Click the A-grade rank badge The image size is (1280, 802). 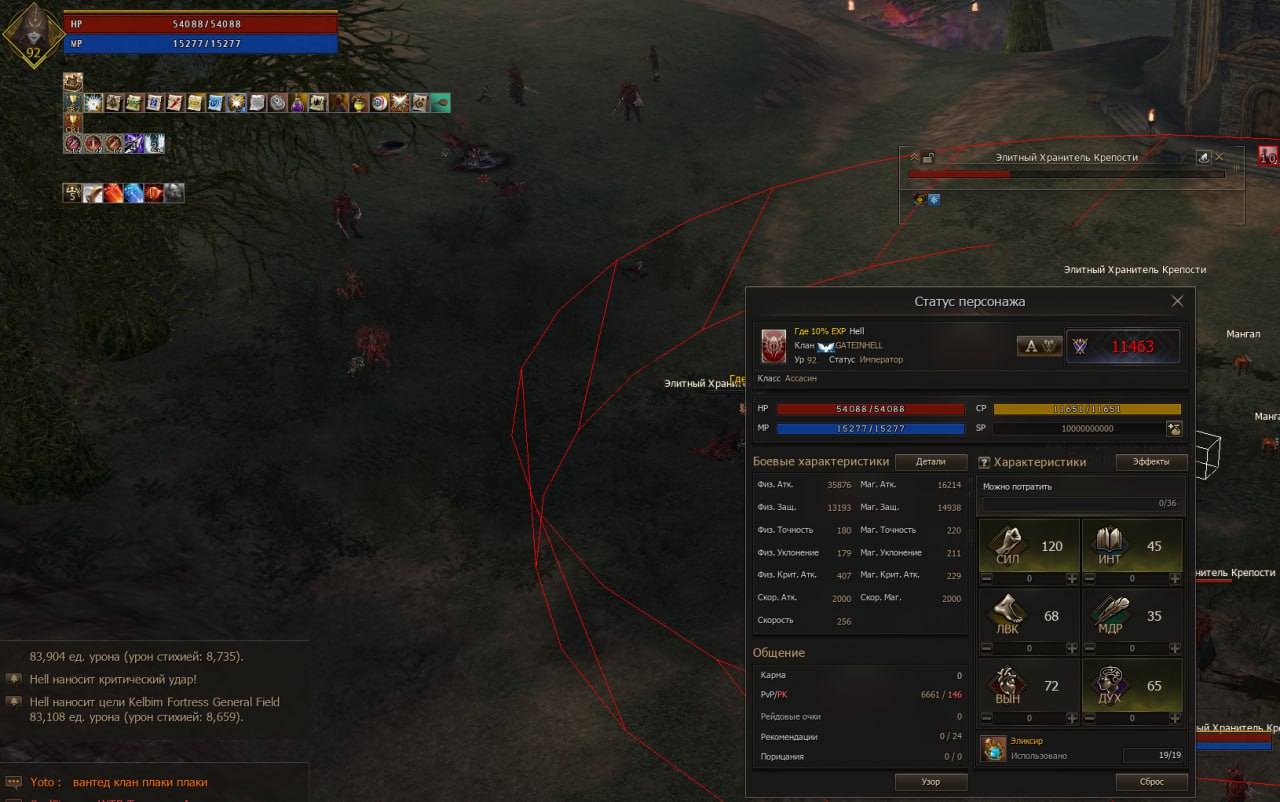click(1039, 346)
